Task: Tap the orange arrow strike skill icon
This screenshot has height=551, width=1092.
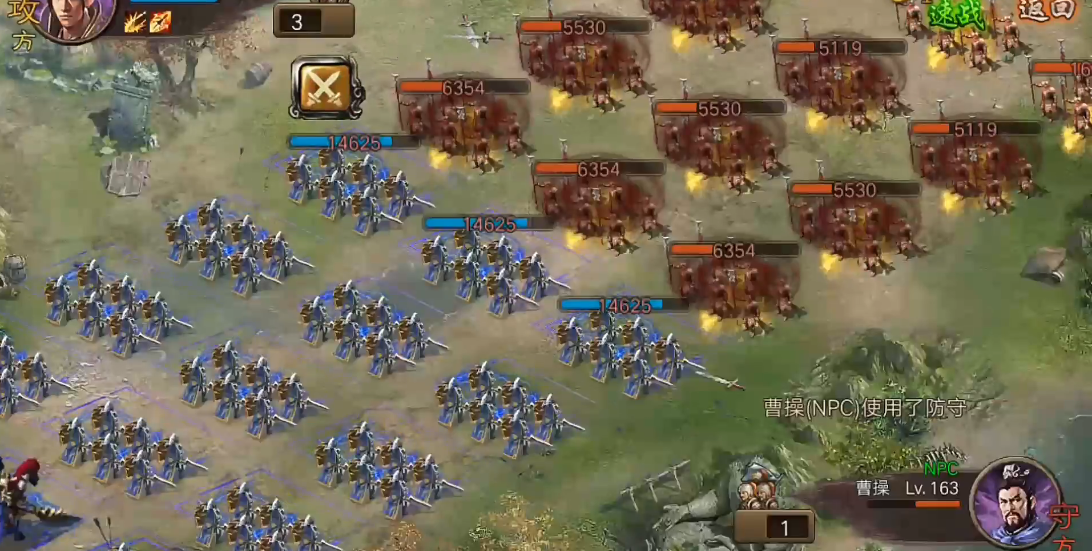Action: point(160,22)
